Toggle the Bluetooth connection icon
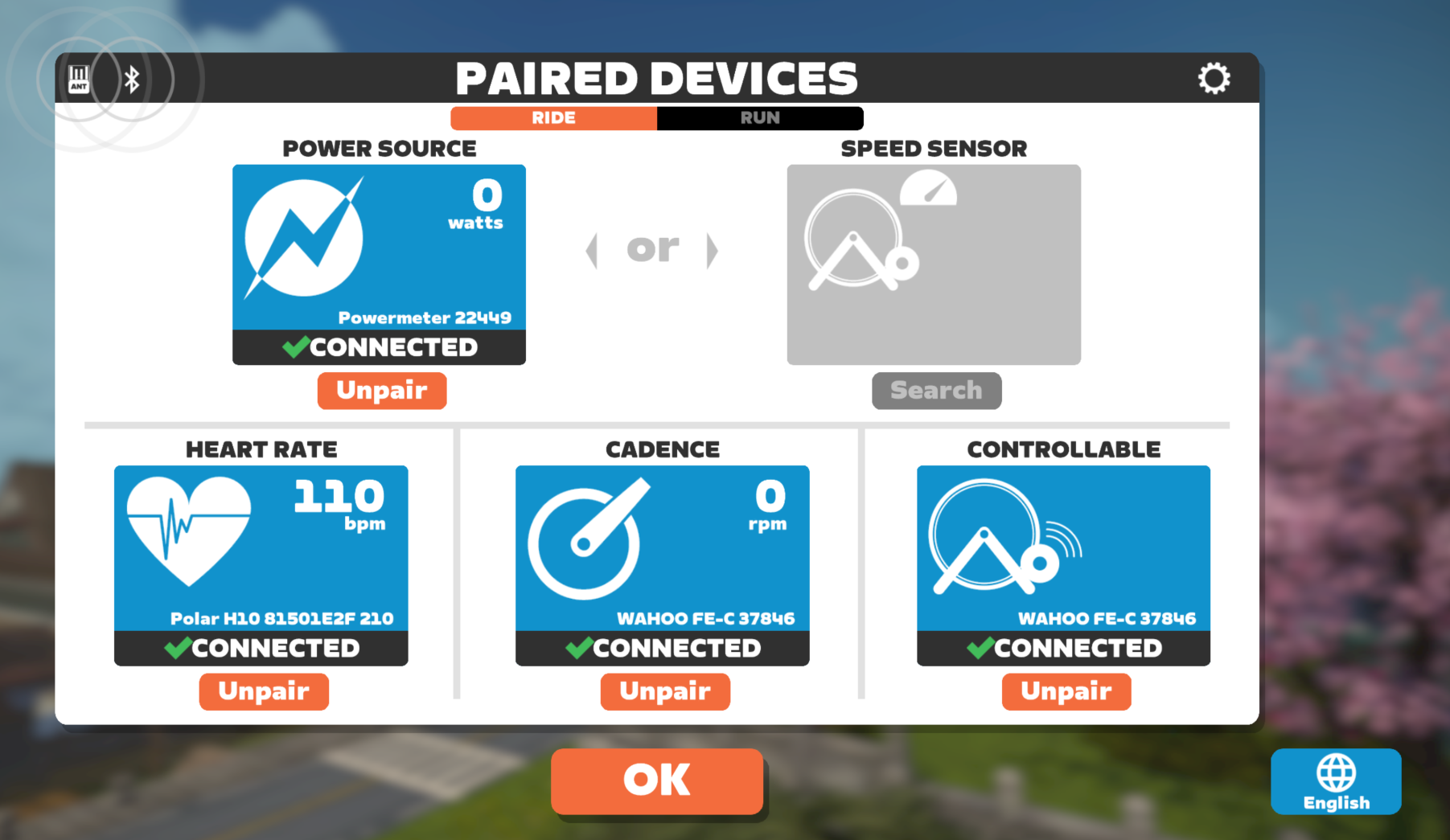1450x840 pixels. [x=132, y=80]
